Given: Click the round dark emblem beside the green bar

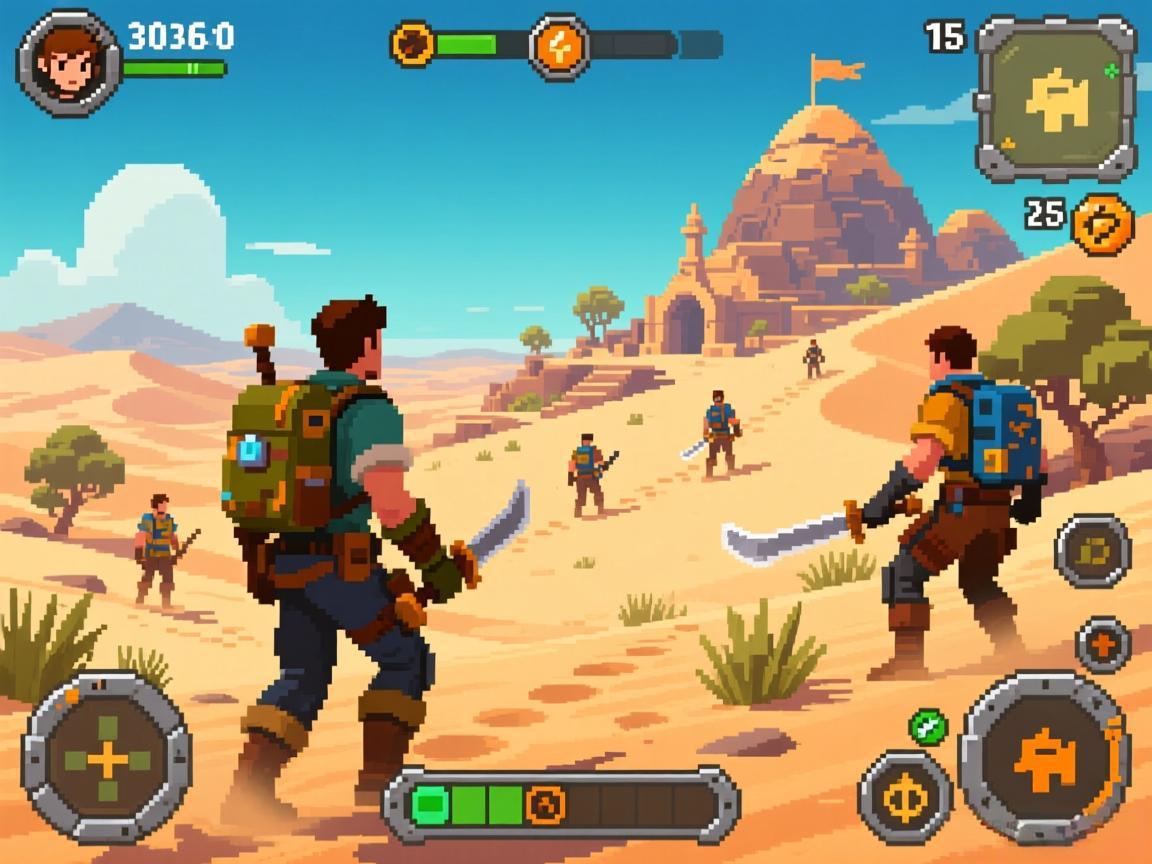Looking at the screenshot, I should click(412, 44).
